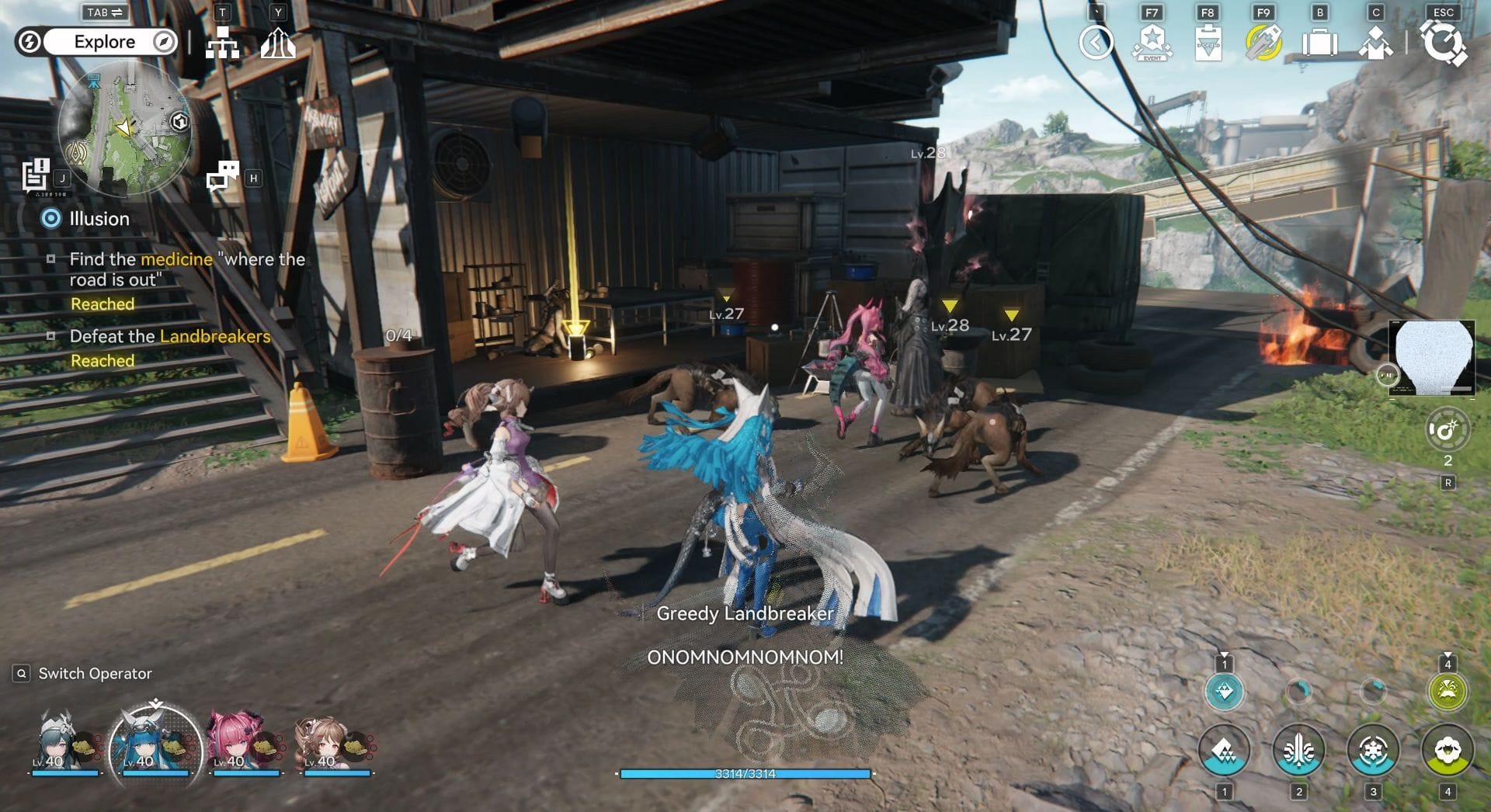Open the chat speech bubbles icon
The image size is (1491, 812).
(223, 177)
